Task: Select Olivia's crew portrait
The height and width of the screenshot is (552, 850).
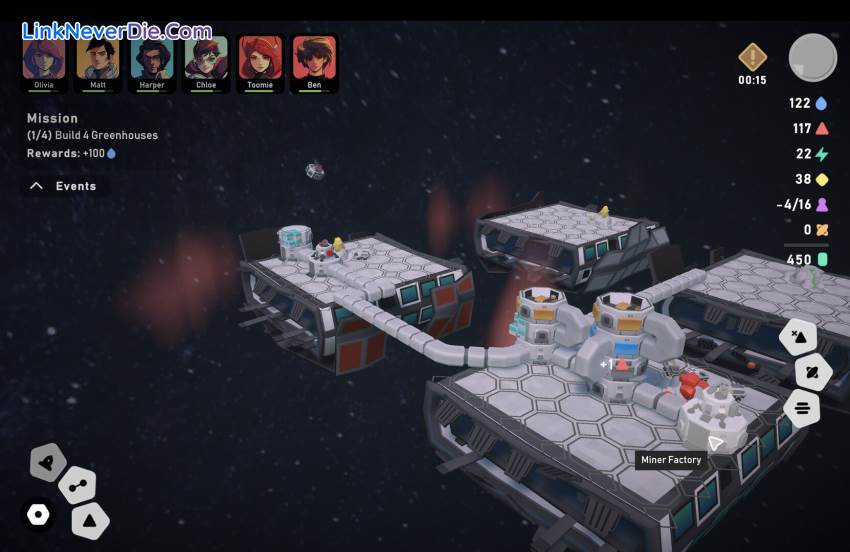Action: 44,59
